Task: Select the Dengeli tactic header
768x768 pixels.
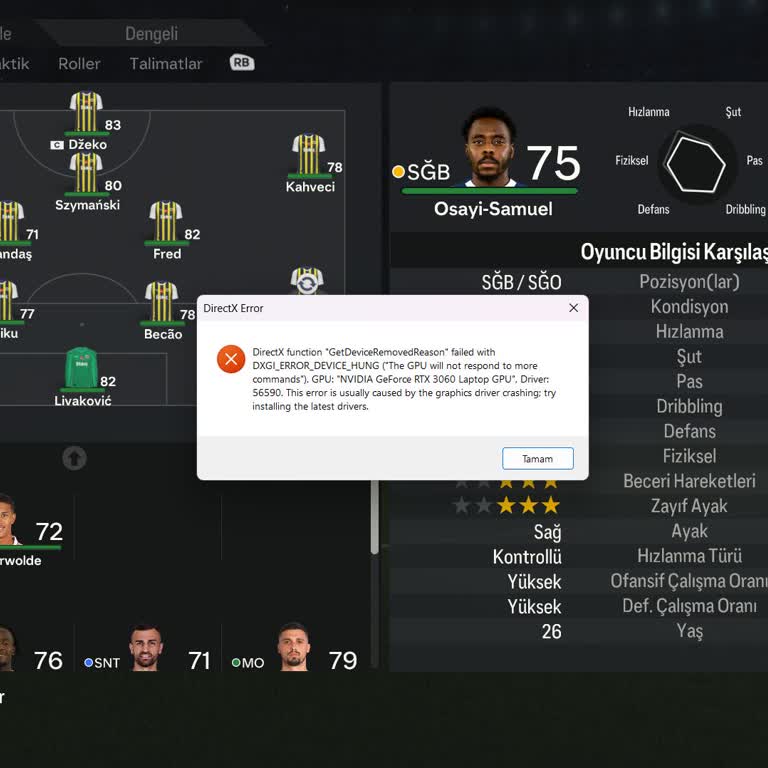Action: click(151, 34)
